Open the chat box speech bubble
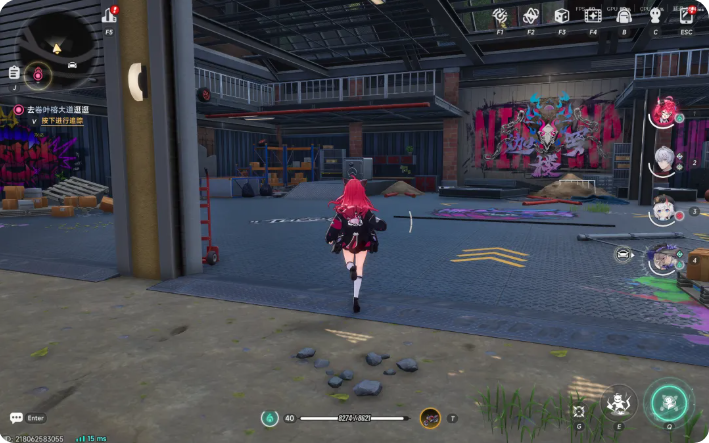Screen dimensions: 709x443 (x=16, y=418)
